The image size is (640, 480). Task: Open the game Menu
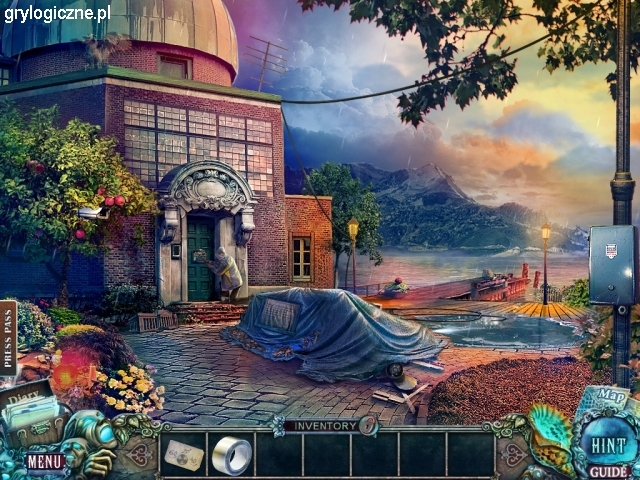(45, 461)
